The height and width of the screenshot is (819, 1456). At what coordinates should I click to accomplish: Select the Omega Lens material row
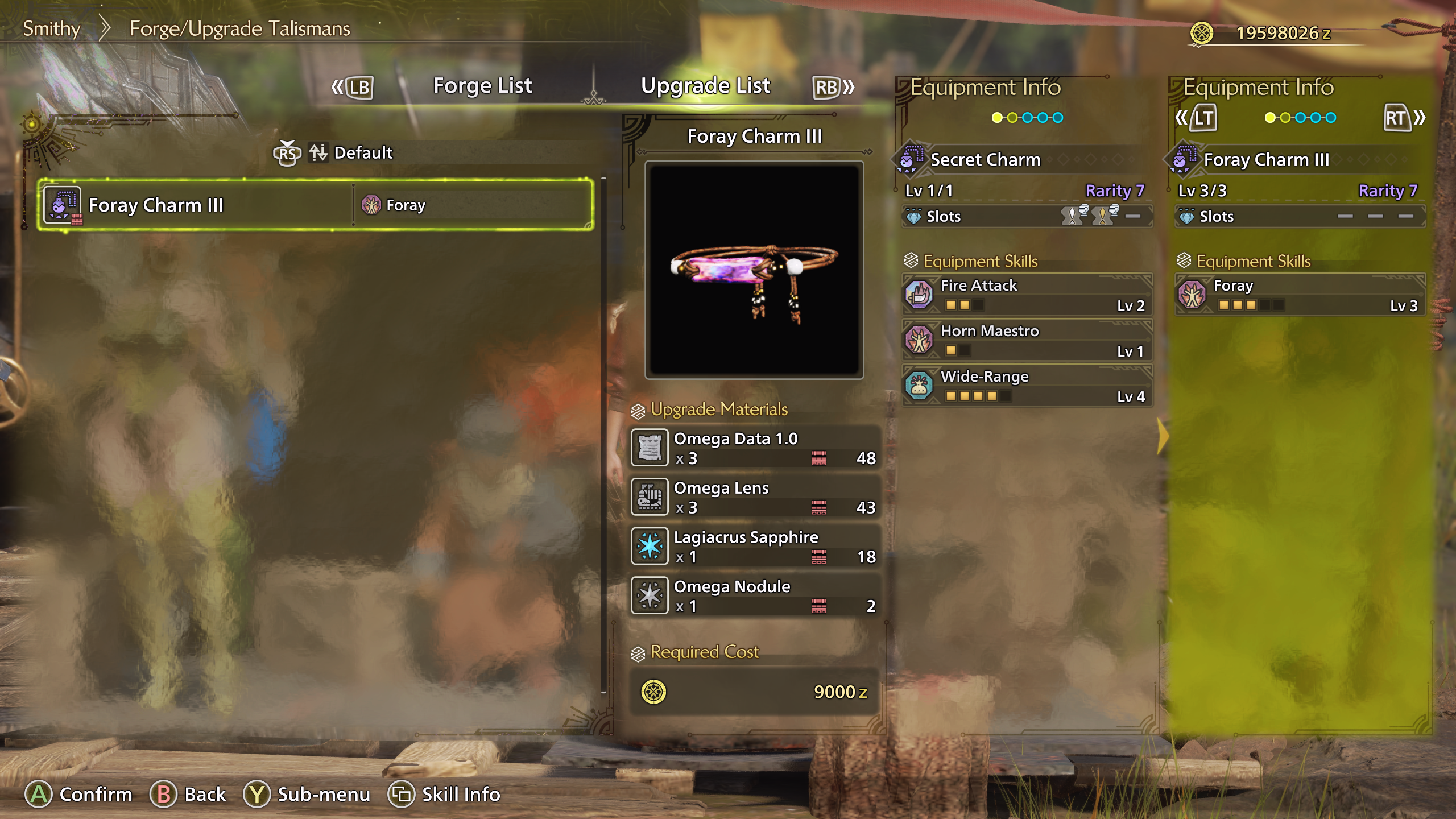click(x=755, y=497)
